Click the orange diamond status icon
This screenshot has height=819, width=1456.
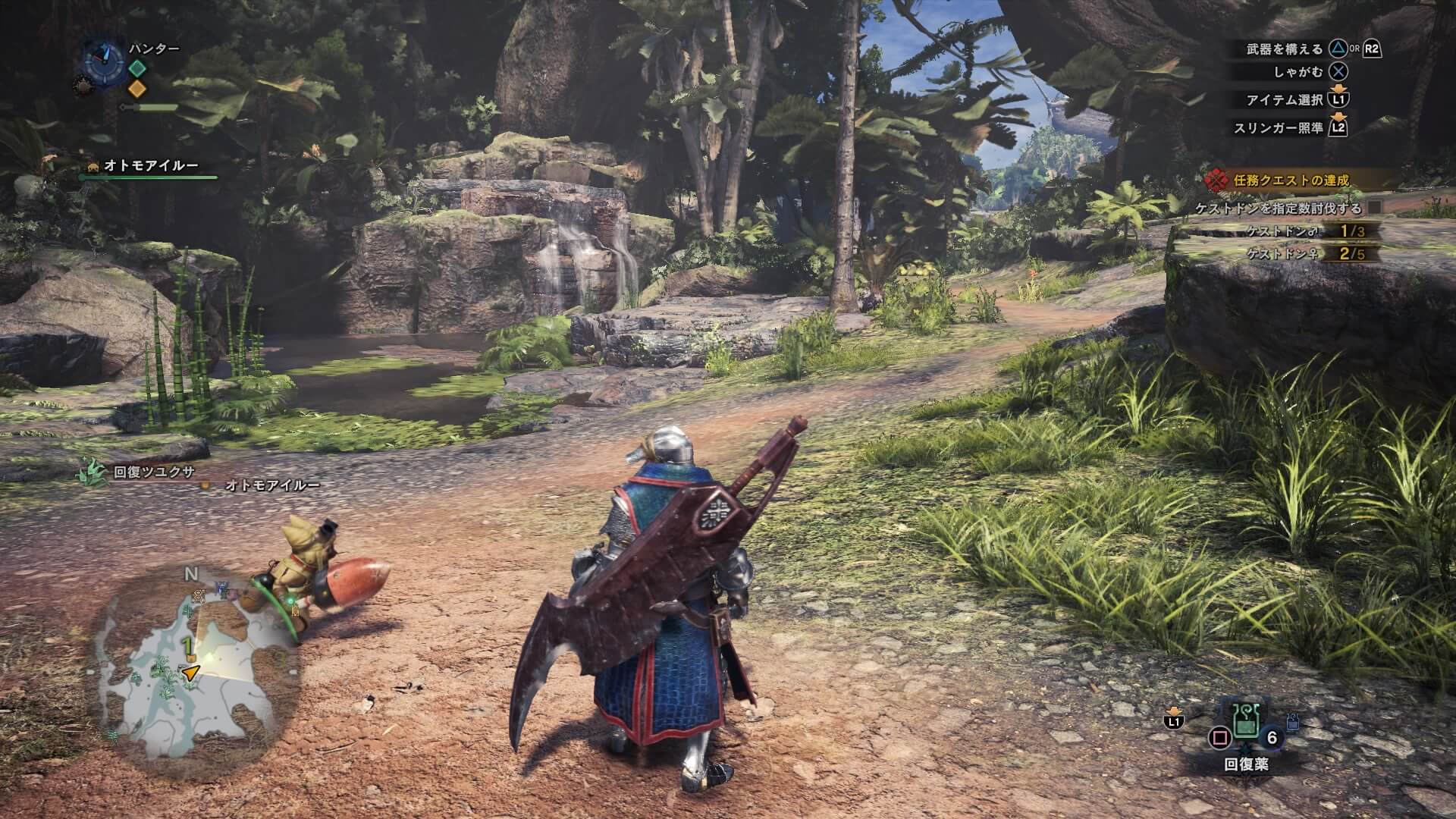click(x=136, y=89)
